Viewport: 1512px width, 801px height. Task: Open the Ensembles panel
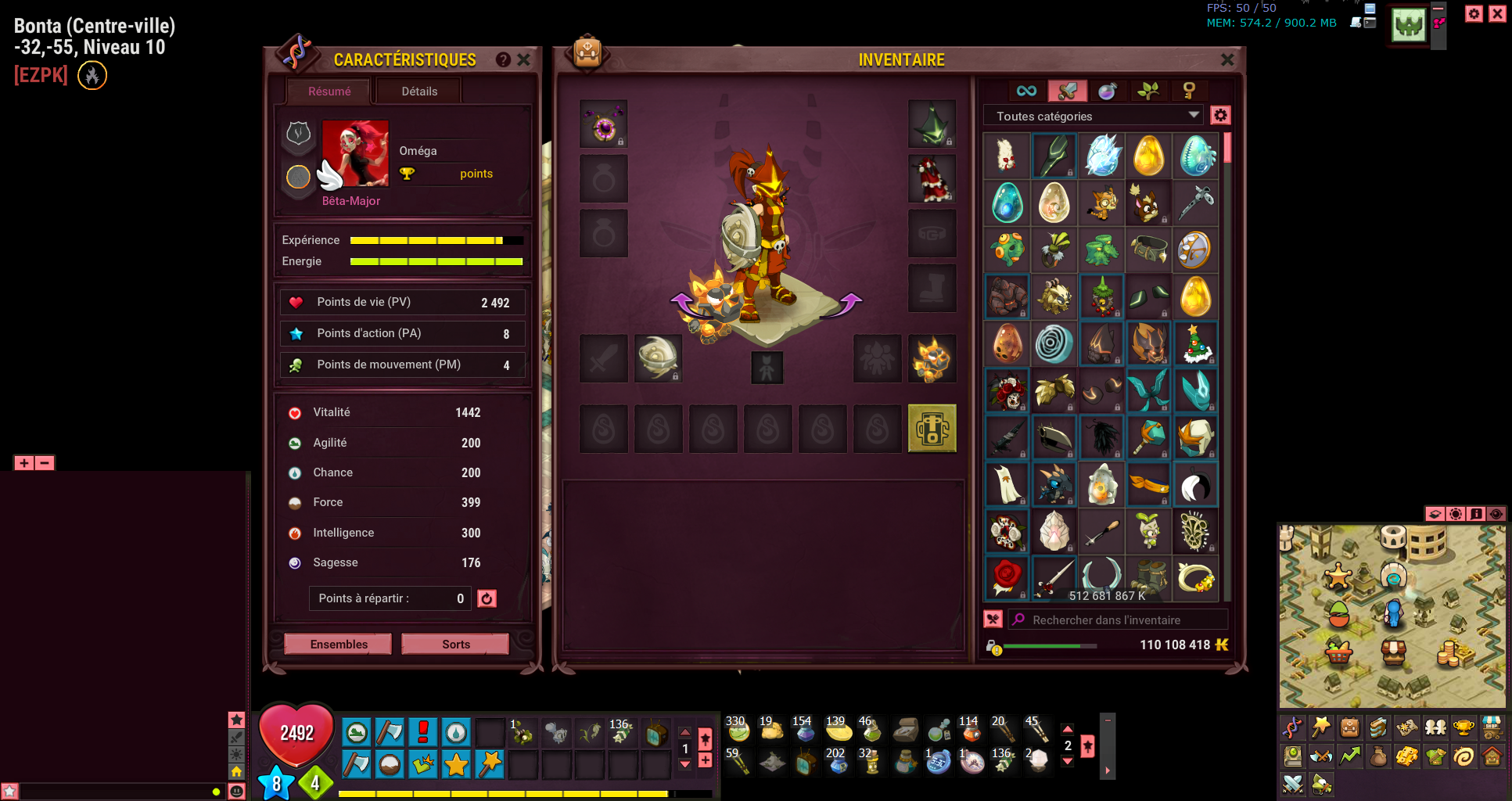(x=338, y=644)
